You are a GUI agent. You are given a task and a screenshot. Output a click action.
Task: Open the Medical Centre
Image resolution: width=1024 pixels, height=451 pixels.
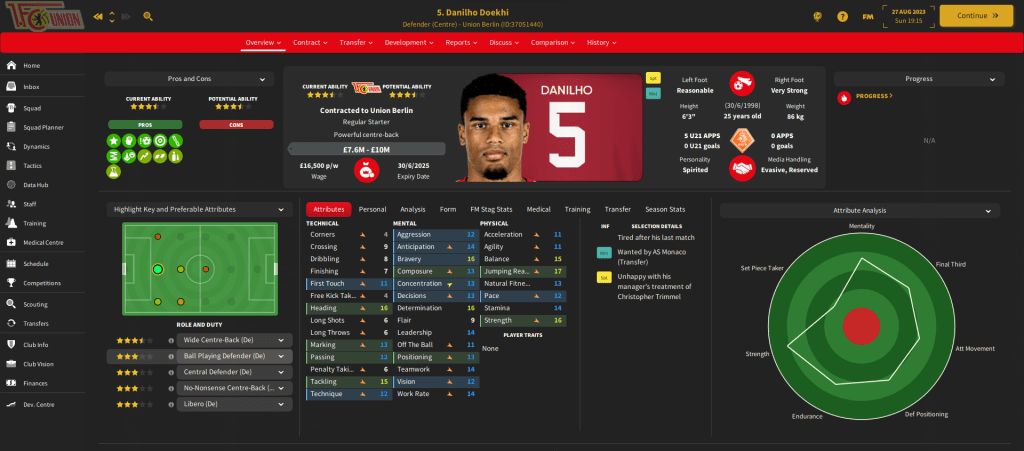coord(43,243)
